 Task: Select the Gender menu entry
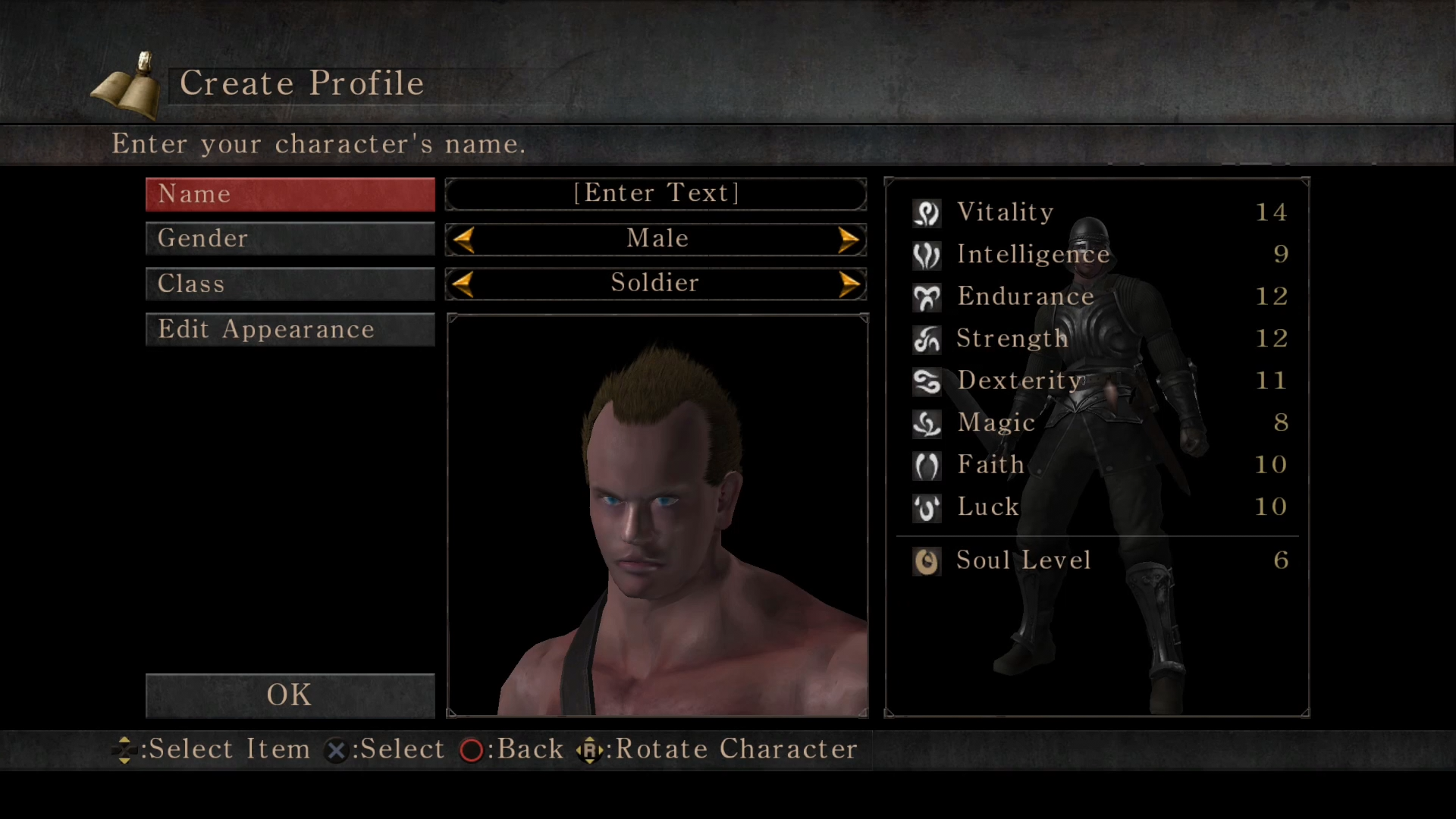click(x=290, y=239)
